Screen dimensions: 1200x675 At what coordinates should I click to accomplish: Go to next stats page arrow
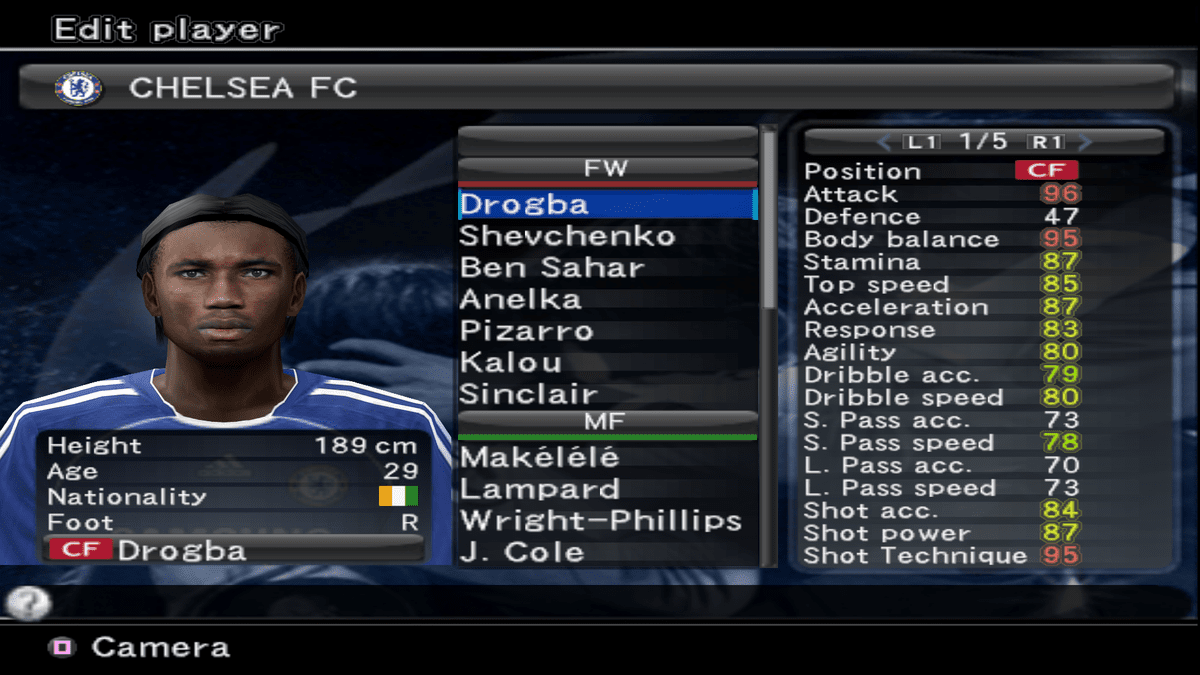pos(1086,142)
